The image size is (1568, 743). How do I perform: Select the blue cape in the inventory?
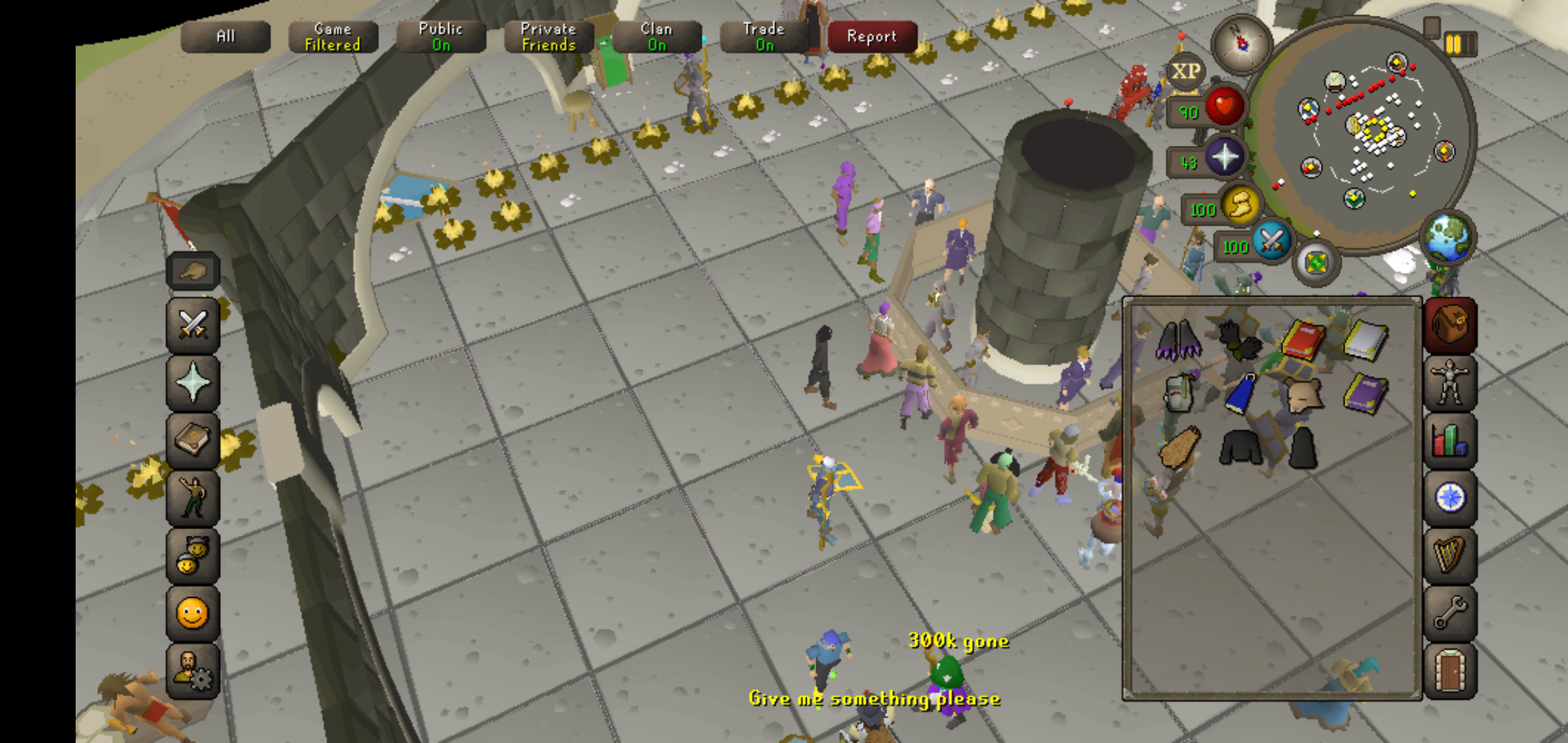coord(1239,394)
